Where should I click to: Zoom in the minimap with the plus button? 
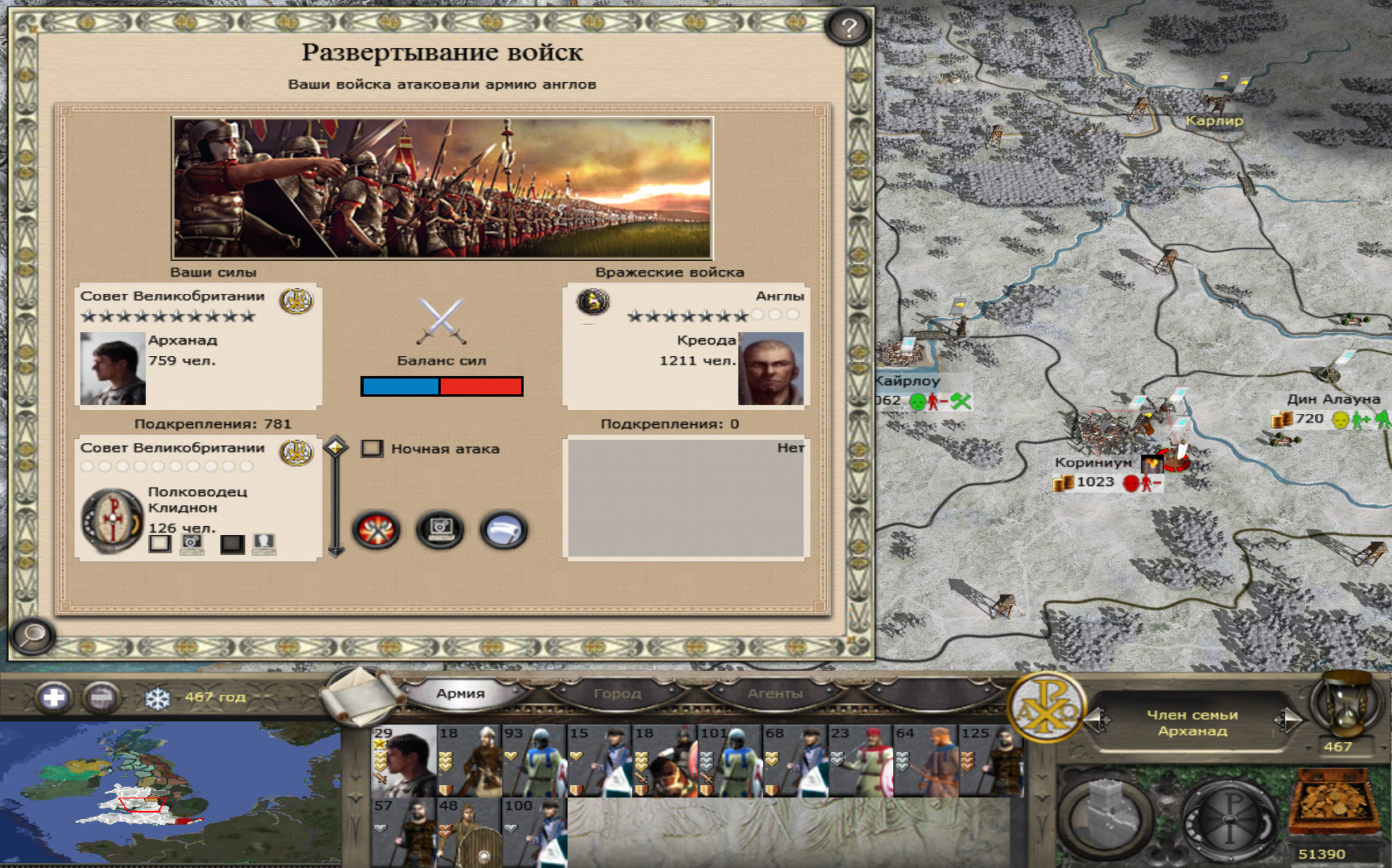point(54,697)
